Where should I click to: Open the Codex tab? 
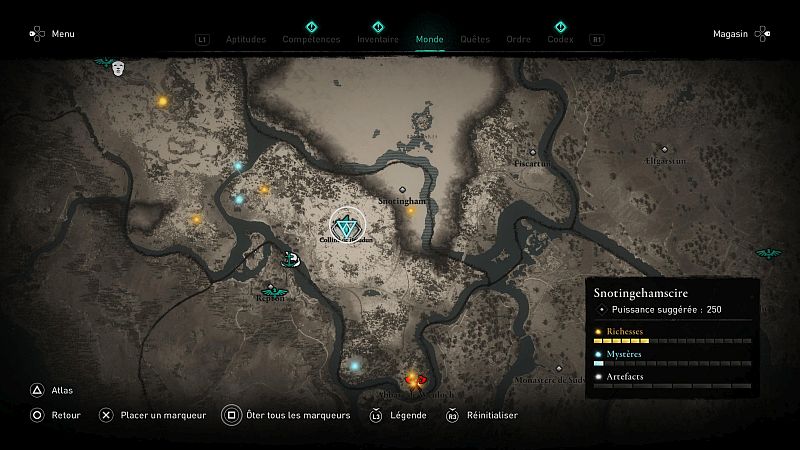(560, 40)
